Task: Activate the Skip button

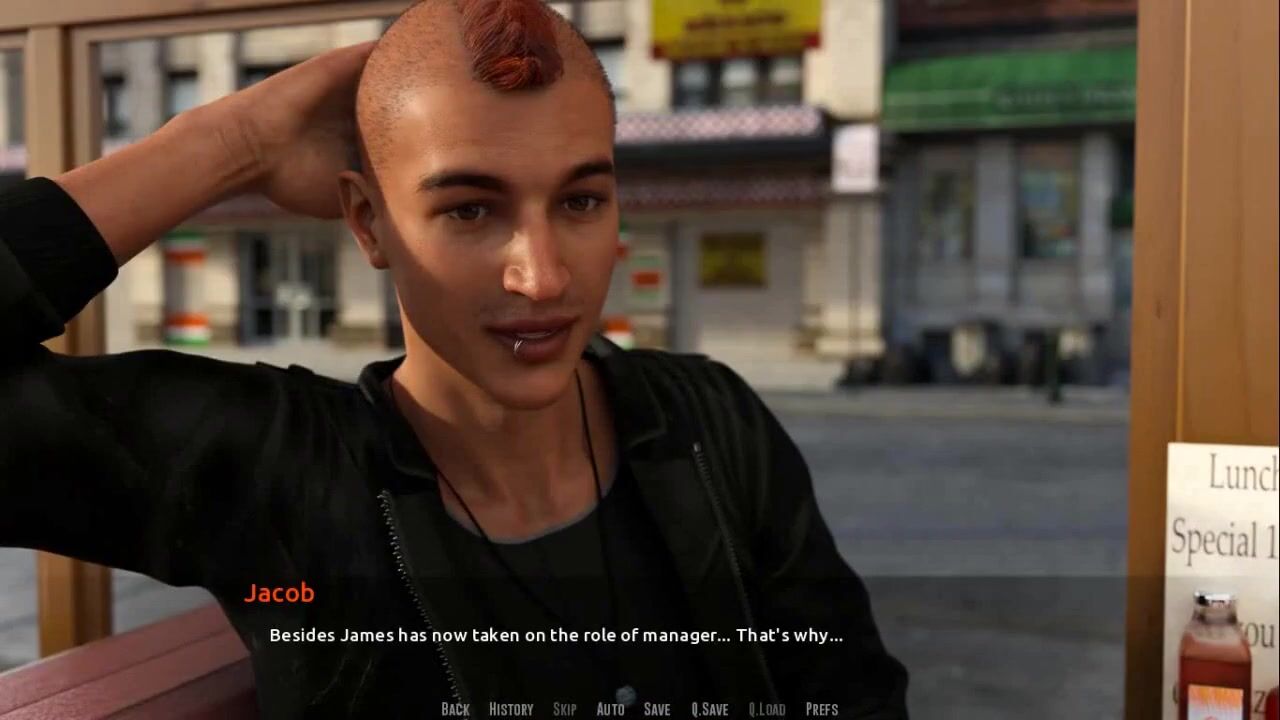Action: tap(565, 709)
